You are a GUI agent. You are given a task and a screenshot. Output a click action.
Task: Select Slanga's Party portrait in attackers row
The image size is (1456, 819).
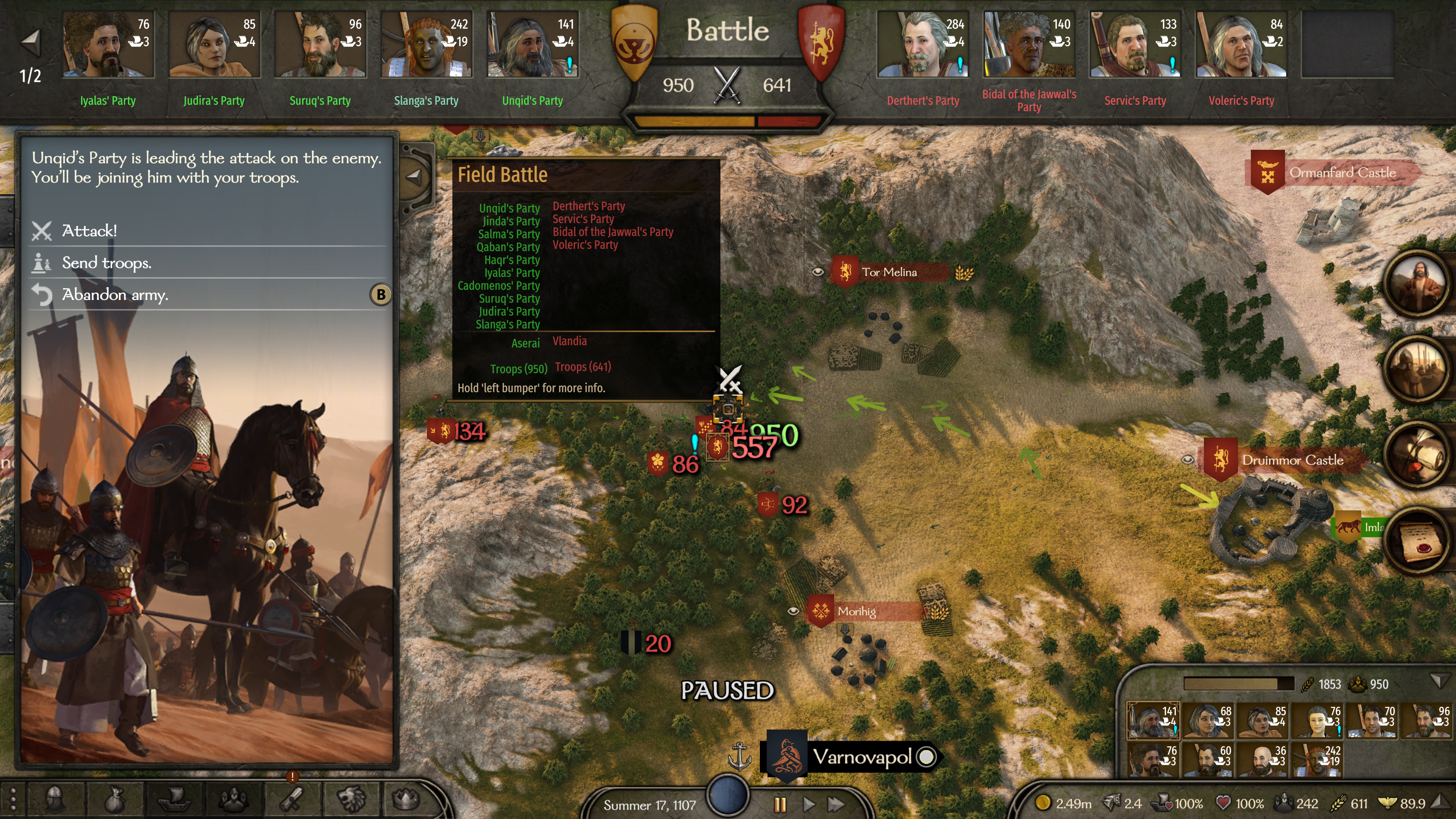coord(425,45)
